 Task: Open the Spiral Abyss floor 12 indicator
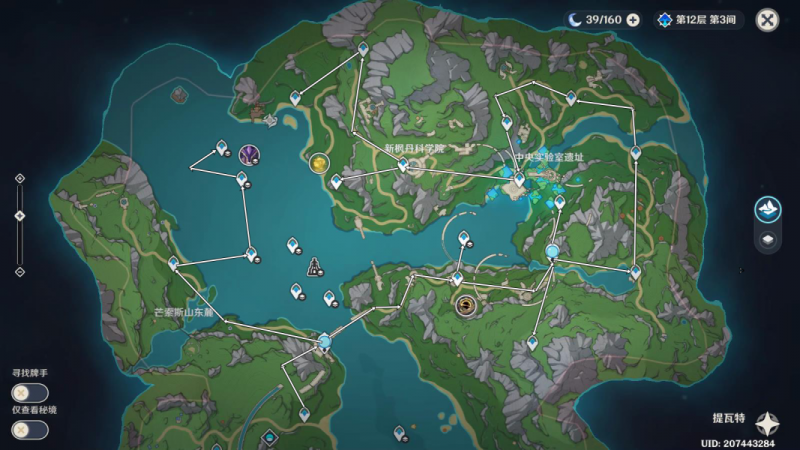click(x=699, y=19)
